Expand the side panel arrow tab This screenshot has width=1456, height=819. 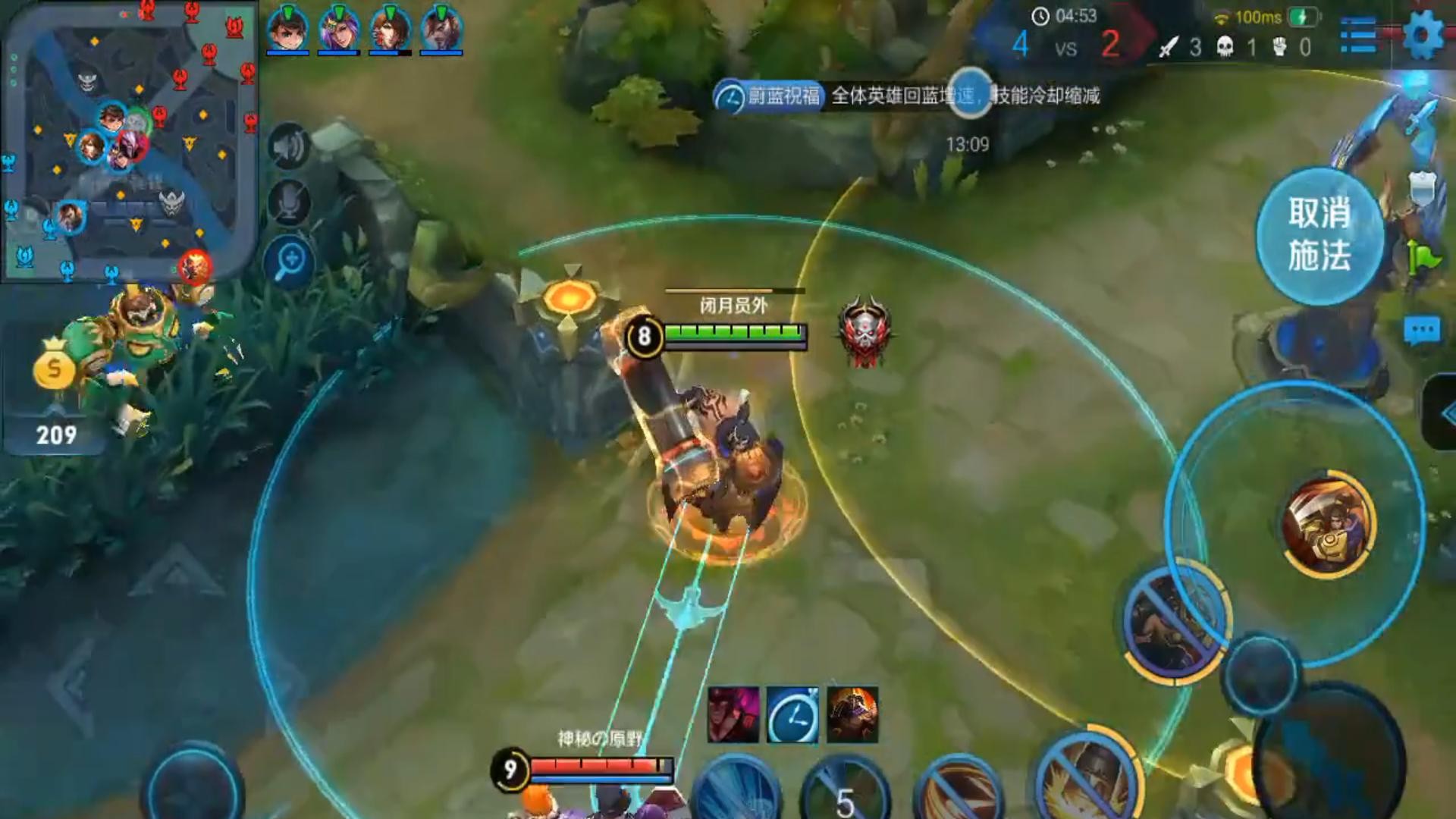pyautogui.click(x=1441, y=413)
